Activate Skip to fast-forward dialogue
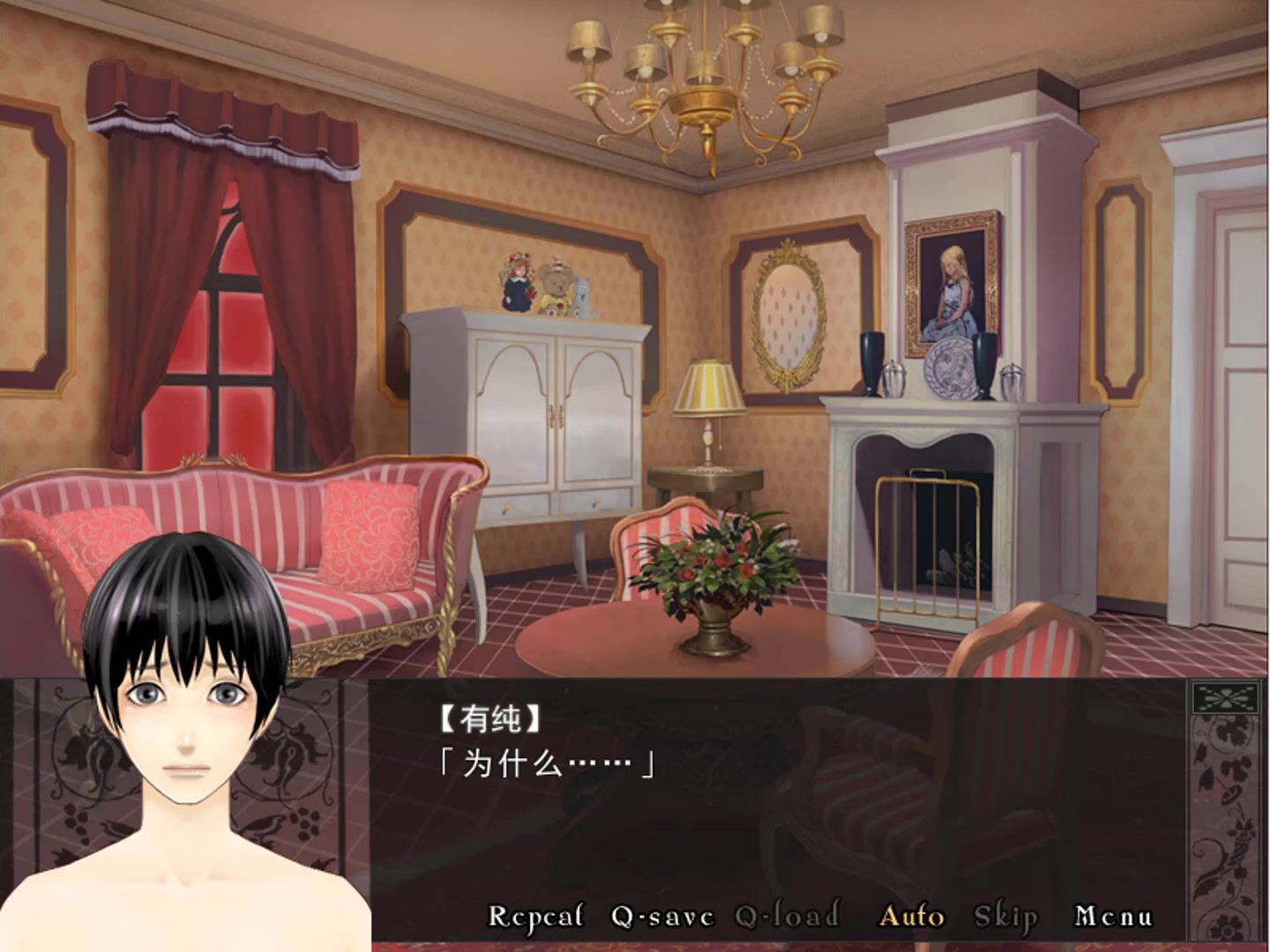 [x=1005, y=917]
